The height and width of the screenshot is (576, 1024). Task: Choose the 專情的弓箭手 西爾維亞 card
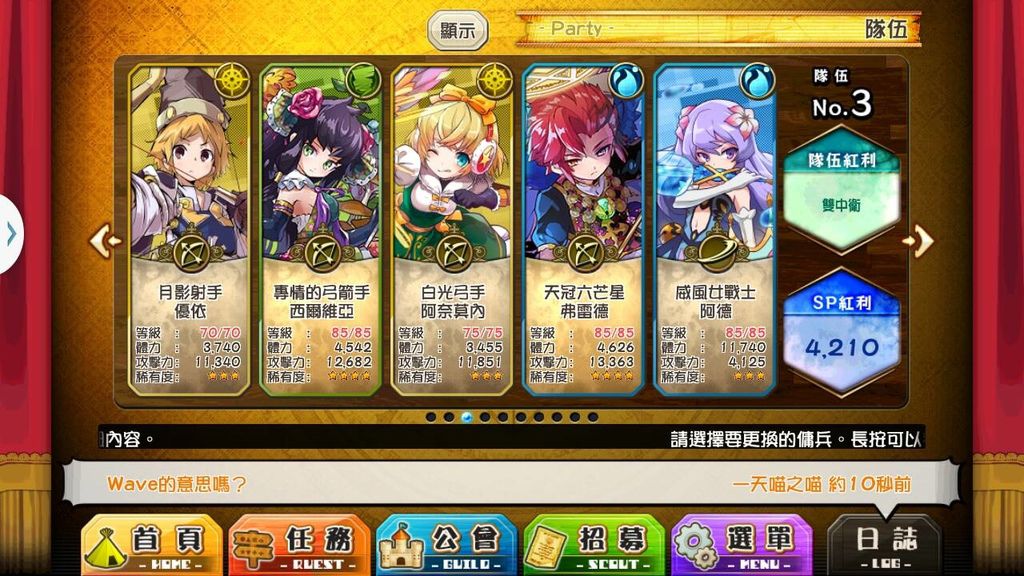tap(320, 230)
